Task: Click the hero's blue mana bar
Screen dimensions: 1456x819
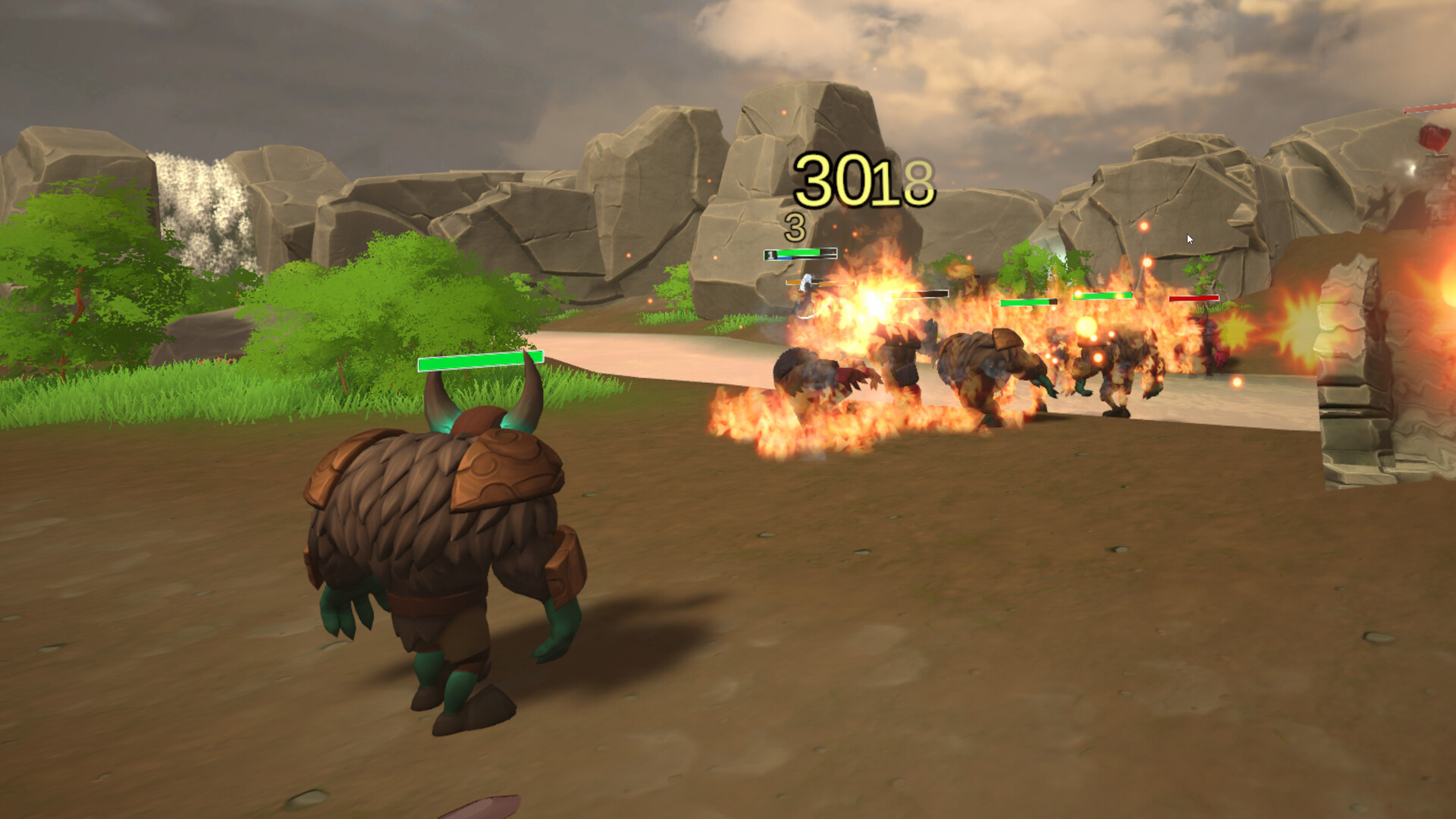Action: [x=785, y=258]
